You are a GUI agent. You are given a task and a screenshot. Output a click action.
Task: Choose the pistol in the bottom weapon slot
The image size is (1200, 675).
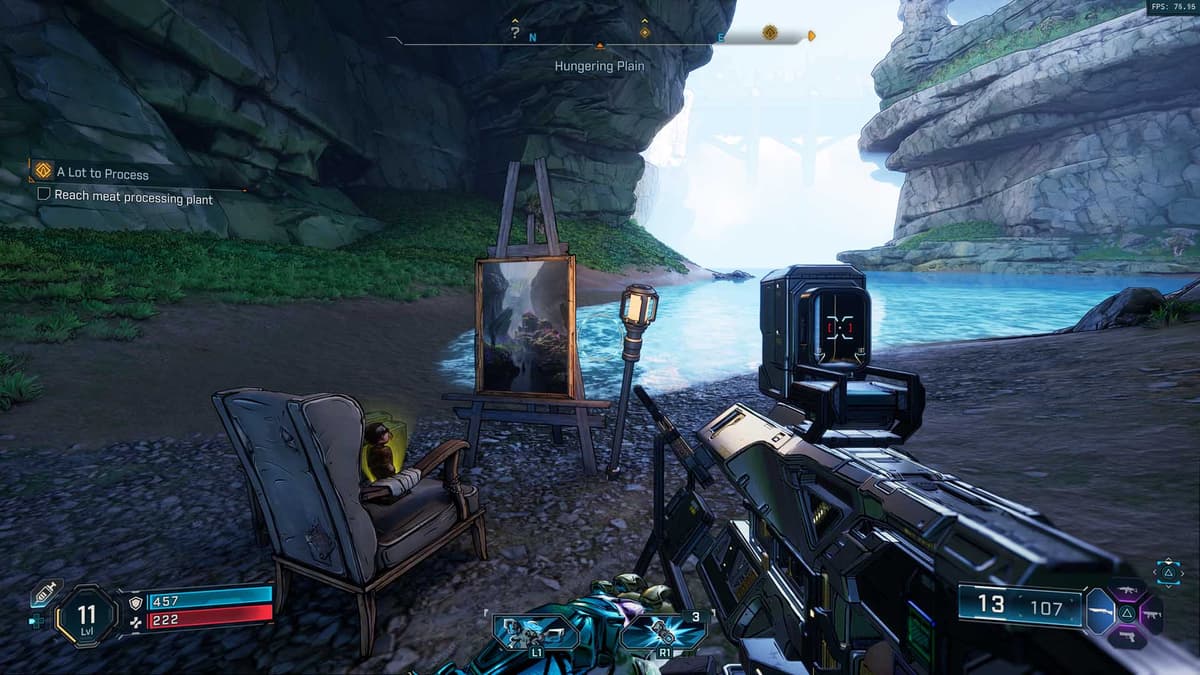pos(1126,635)
